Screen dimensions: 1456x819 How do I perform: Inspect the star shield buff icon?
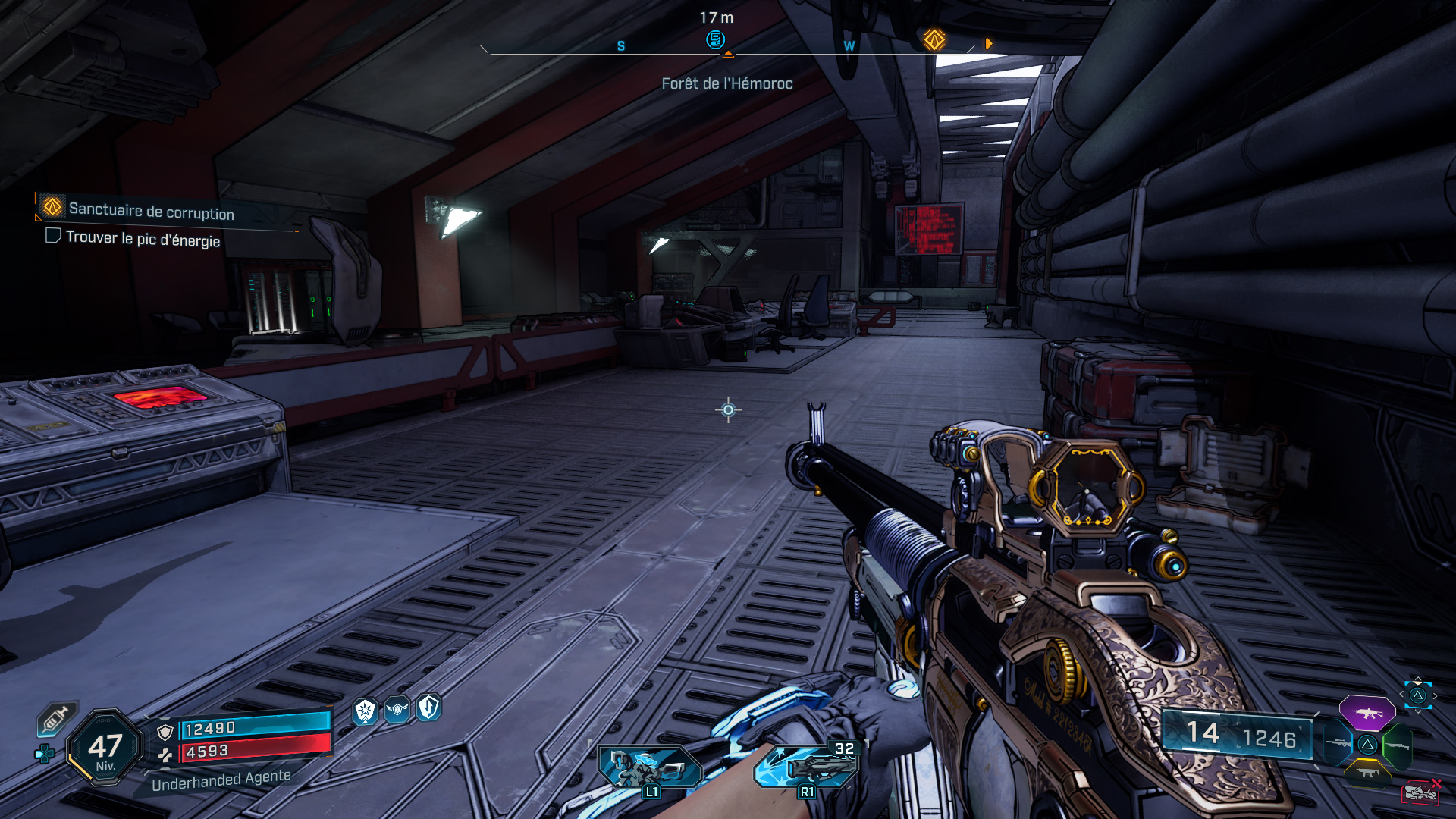click(366, 711)
